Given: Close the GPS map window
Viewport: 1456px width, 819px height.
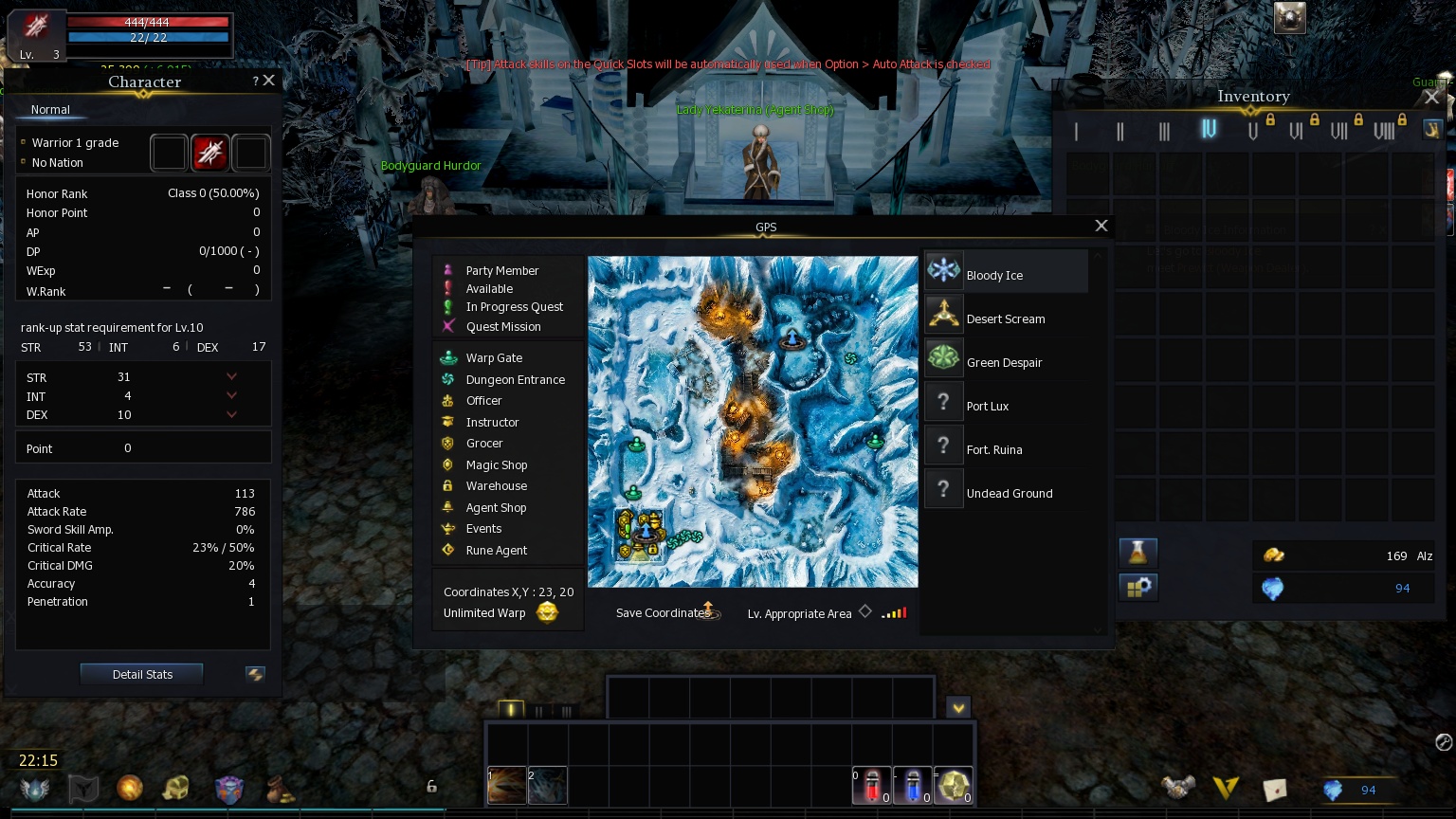Looking at the screenshot, I should point(1101,226).
